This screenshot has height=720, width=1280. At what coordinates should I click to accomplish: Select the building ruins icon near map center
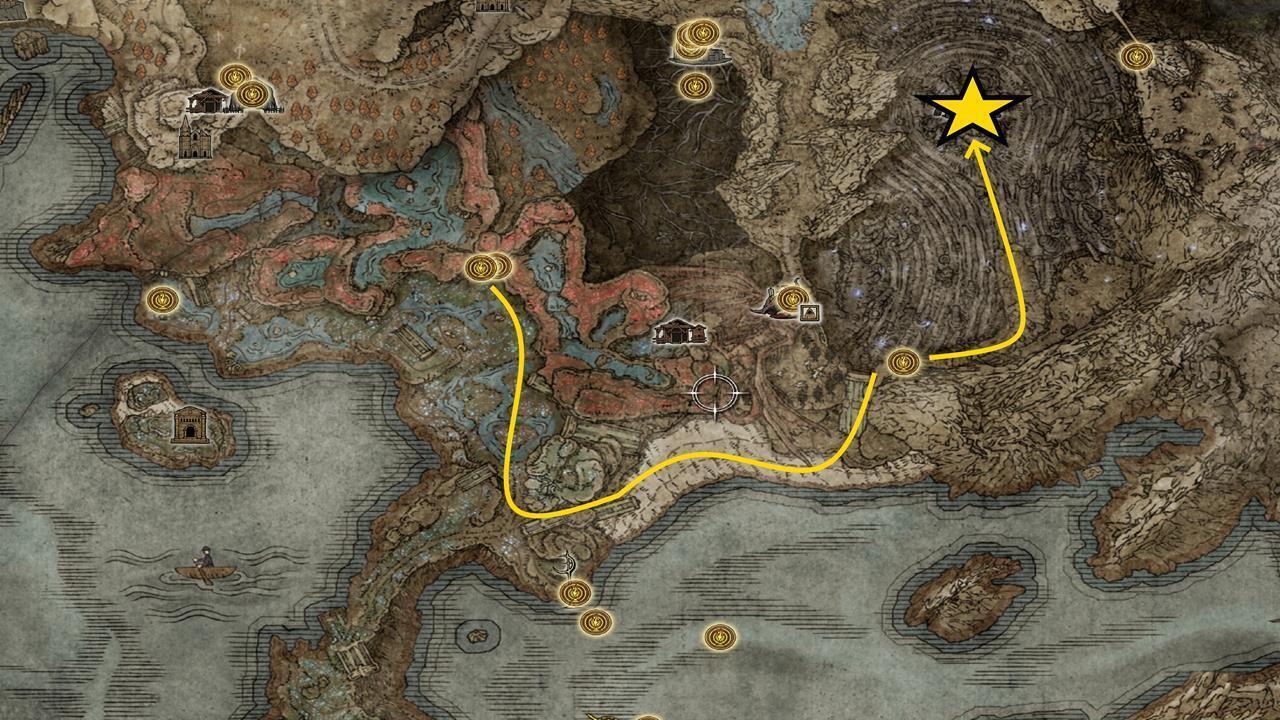coord(678,333)
